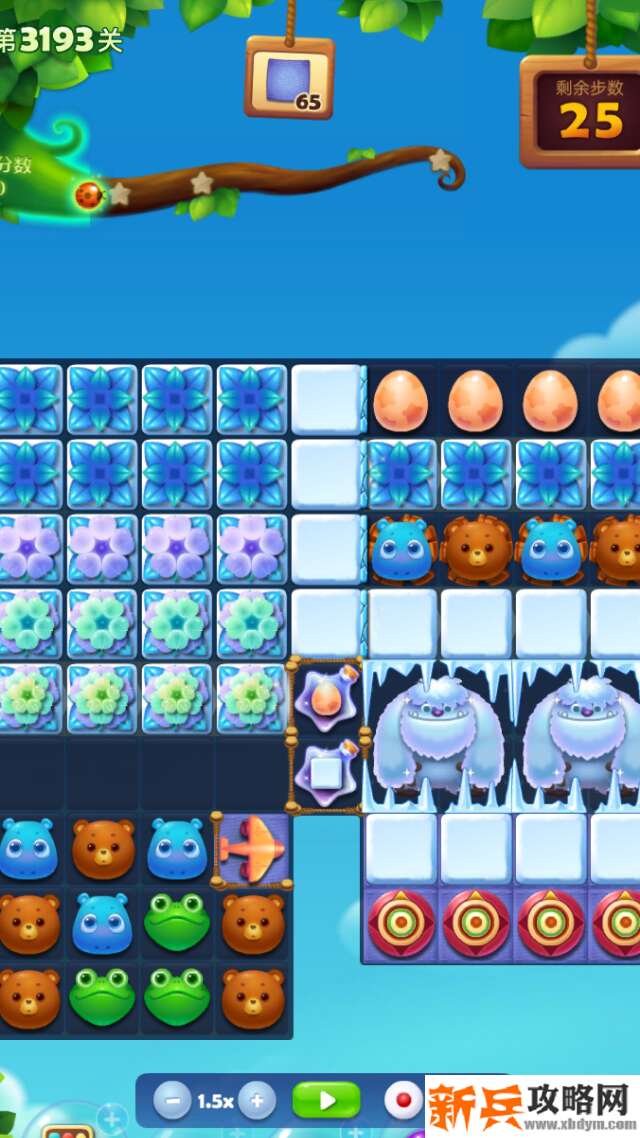Decrease the playback speed with the minus button

tap(172, 1102)
